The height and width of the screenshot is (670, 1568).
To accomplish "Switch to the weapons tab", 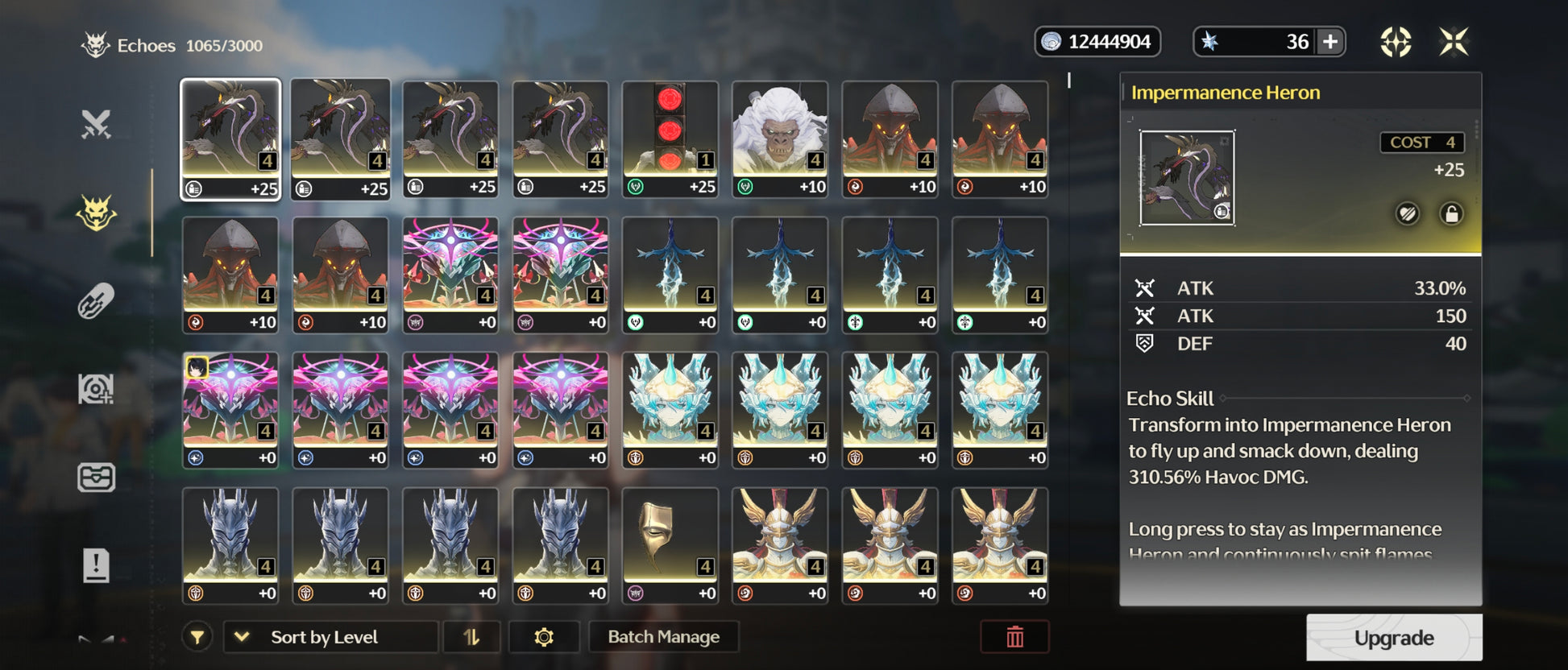I will click(x=96, y=125).
